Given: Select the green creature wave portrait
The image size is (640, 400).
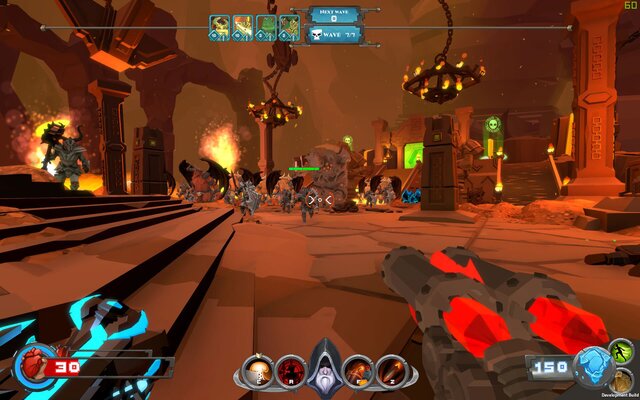Looking at the screenshot, I should click(x=265, y=26).
